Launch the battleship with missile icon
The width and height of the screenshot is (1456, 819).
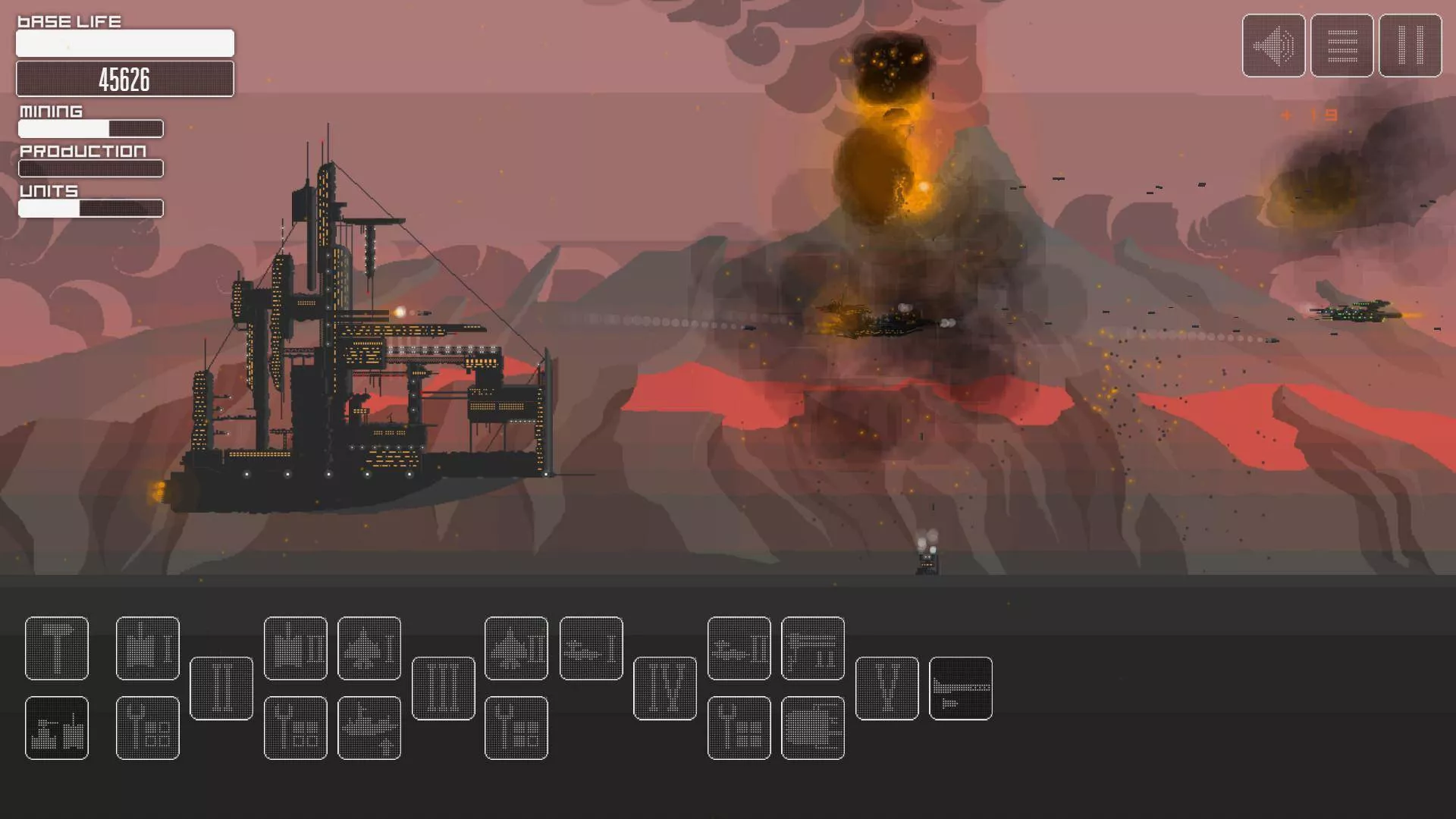click(961, 689)
